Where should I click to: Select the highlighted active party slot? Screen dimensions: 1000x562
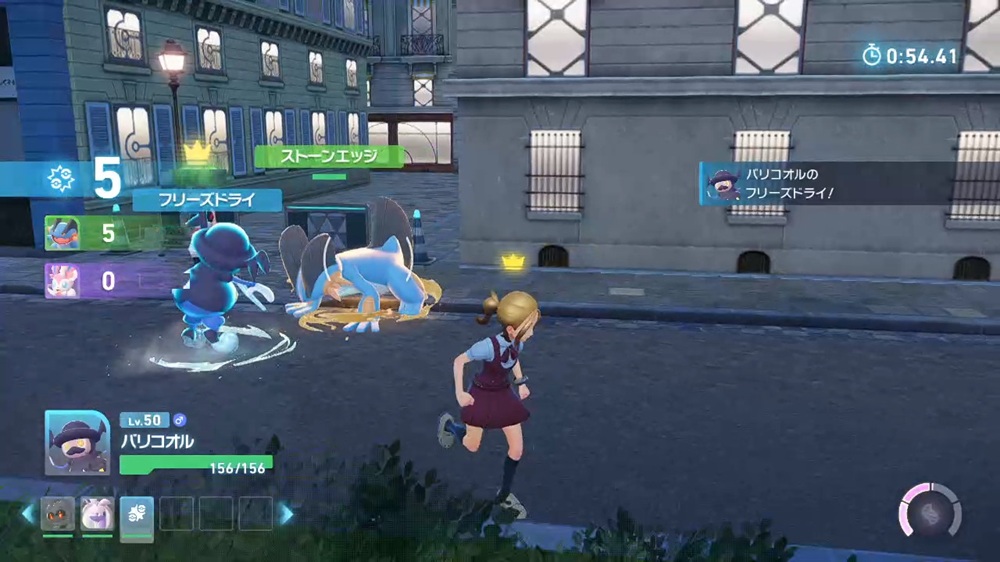pyautogui.click(x=137, y=514)
